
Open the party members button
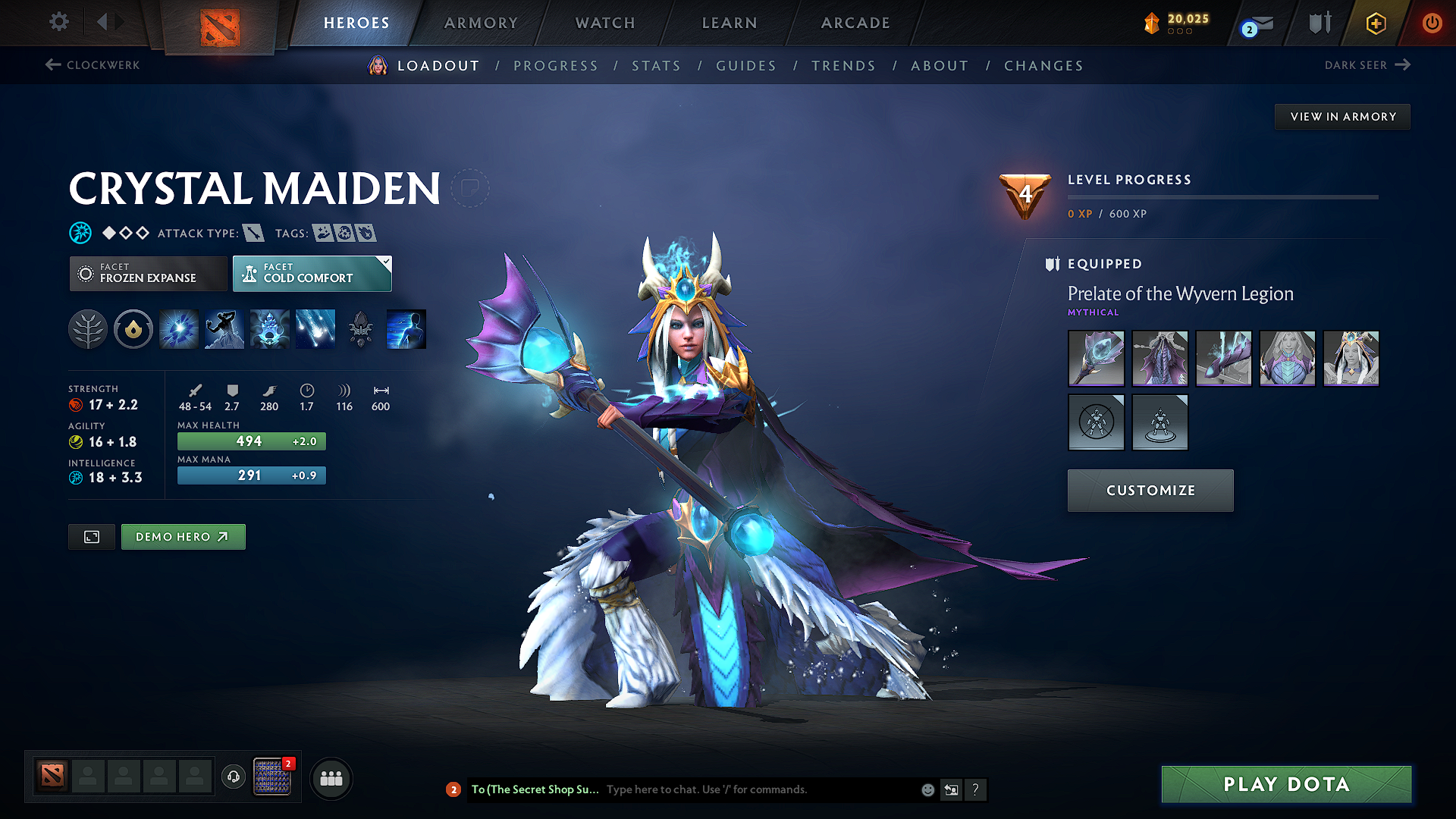331,778
